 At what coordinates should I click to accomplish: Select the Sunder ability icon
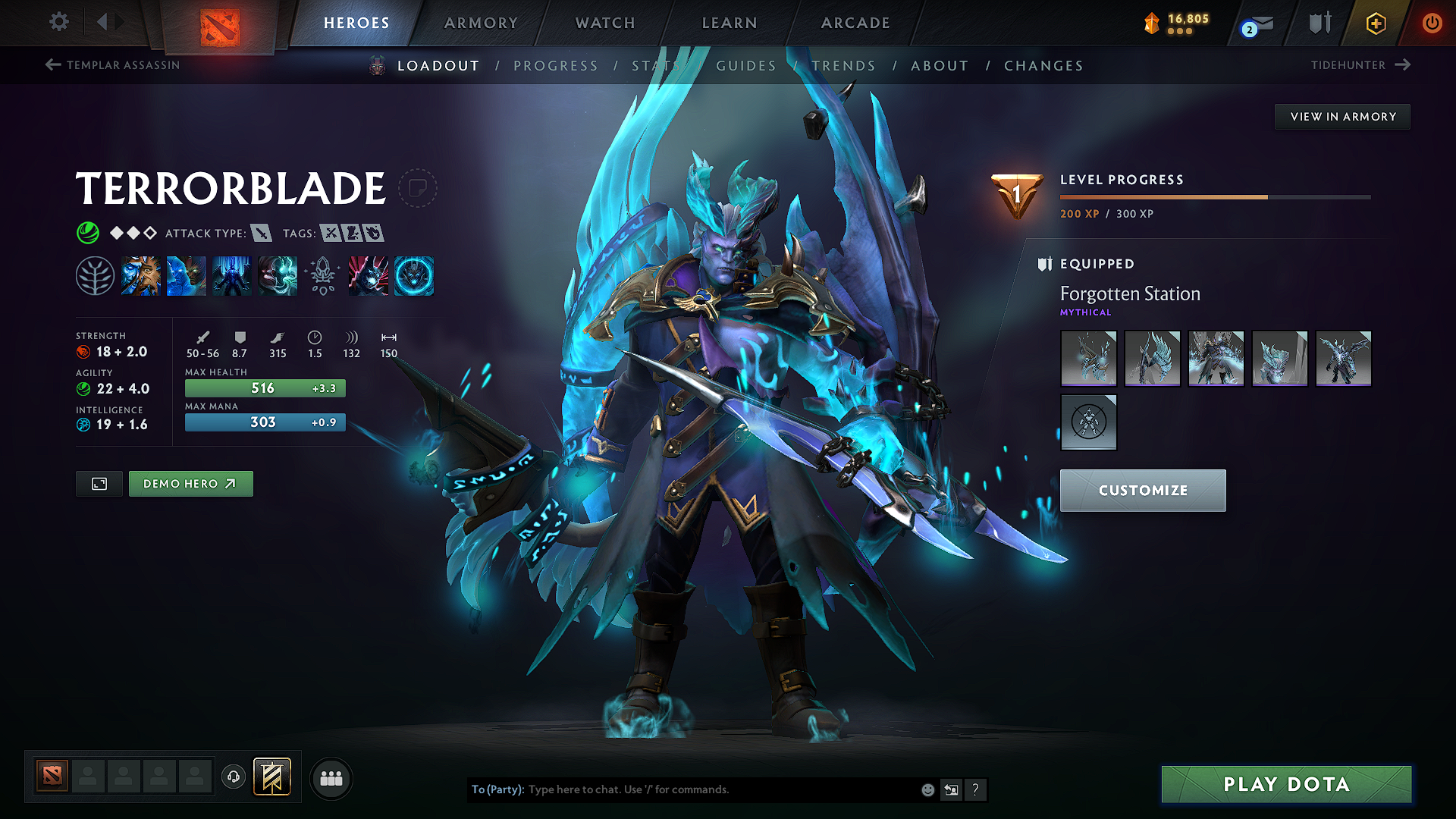[278, 275]
